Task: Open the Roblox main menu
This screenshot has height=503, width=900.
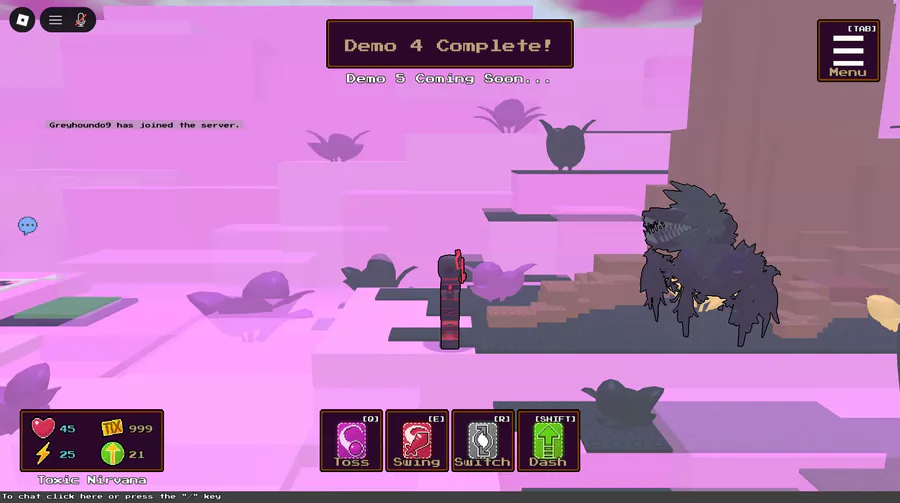Action: [20, 19]
